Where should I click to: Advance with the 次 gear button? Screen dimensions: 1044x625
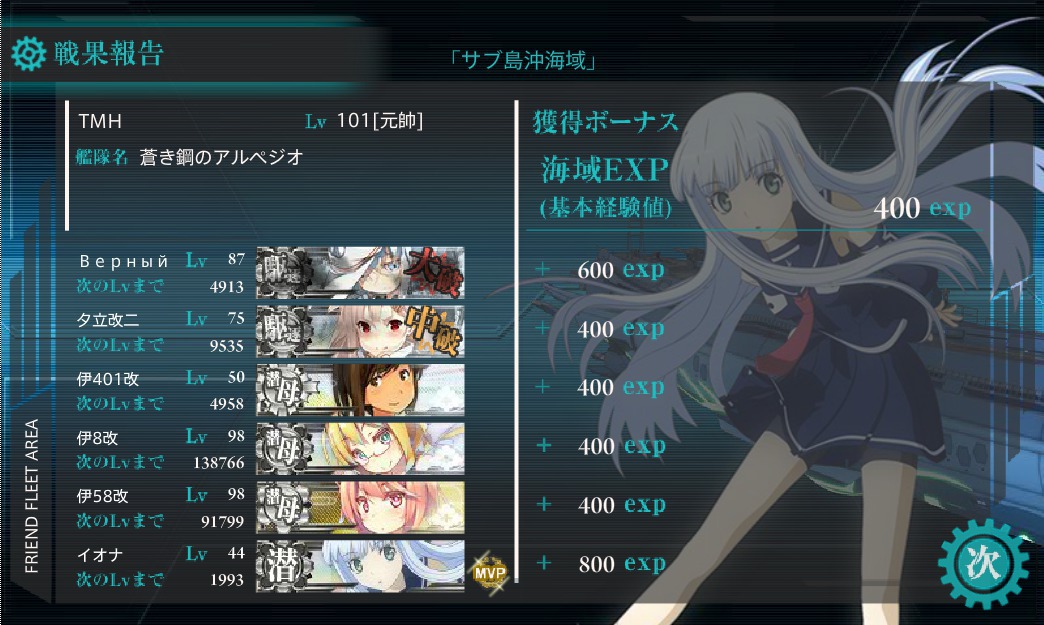(x=983, y=563)
